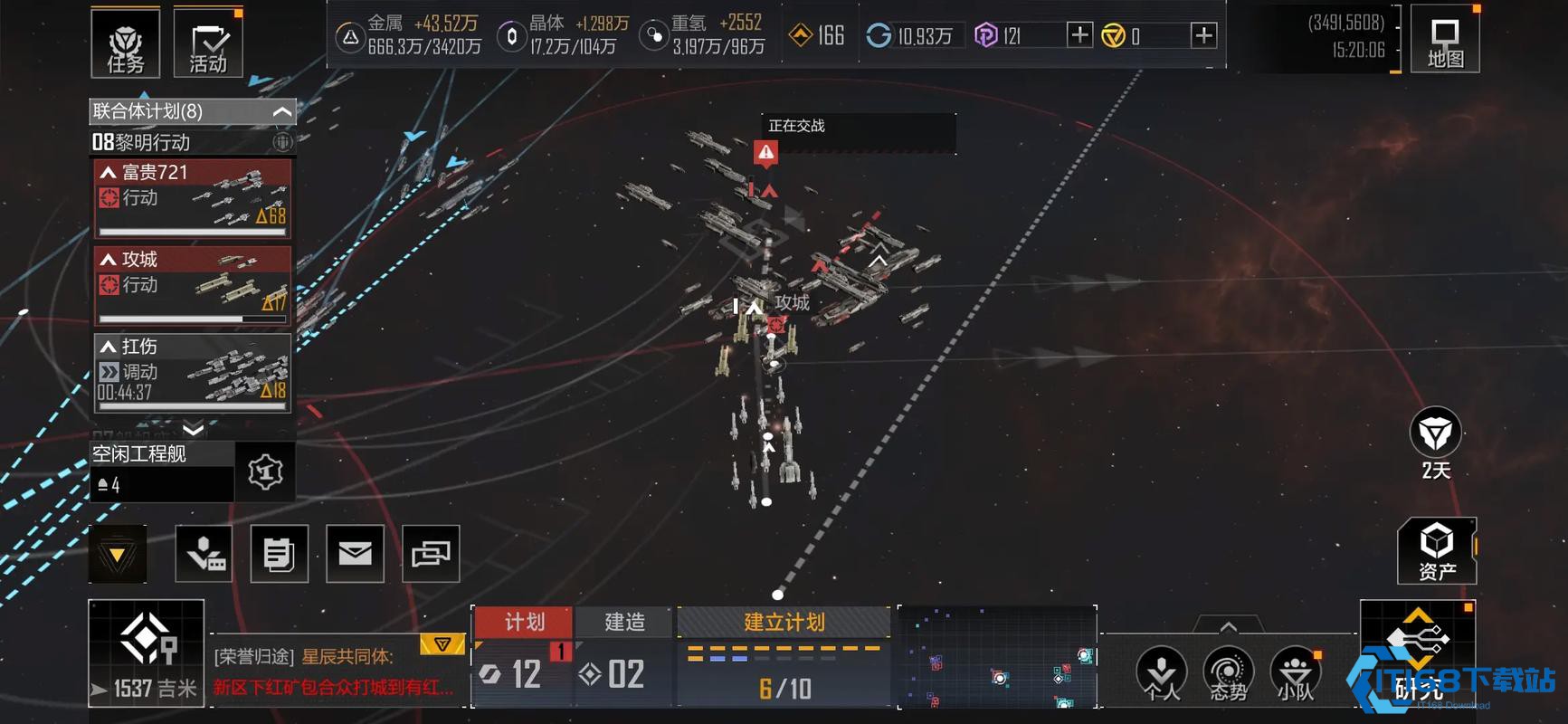Click the 建立计划 create plan button
The height and width of the screenshot is (724, 1568).
tap(784, 622)
